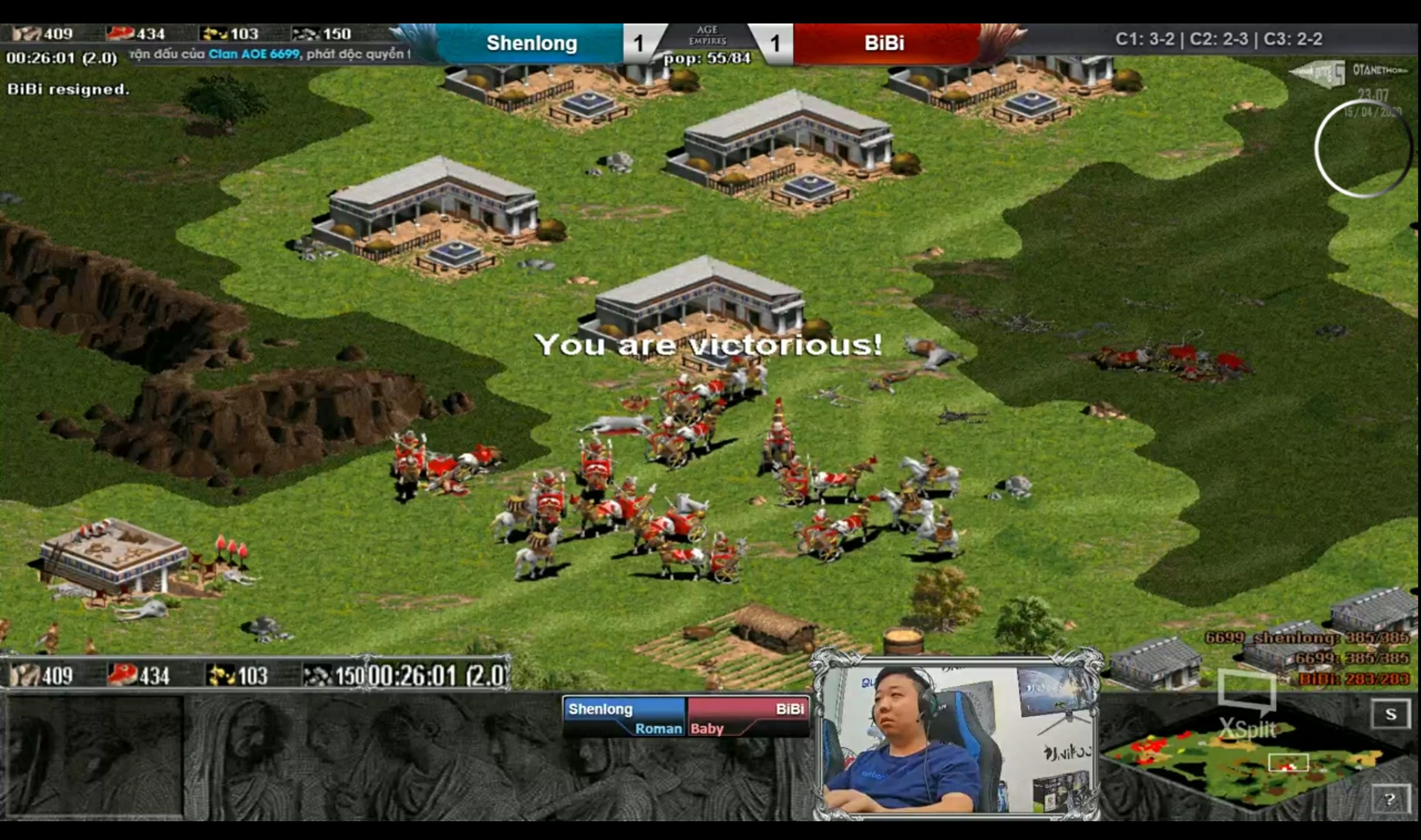
Task: Click the Shenlong Roman versus BiBi Baby panel
Action: tap(686, 717)
